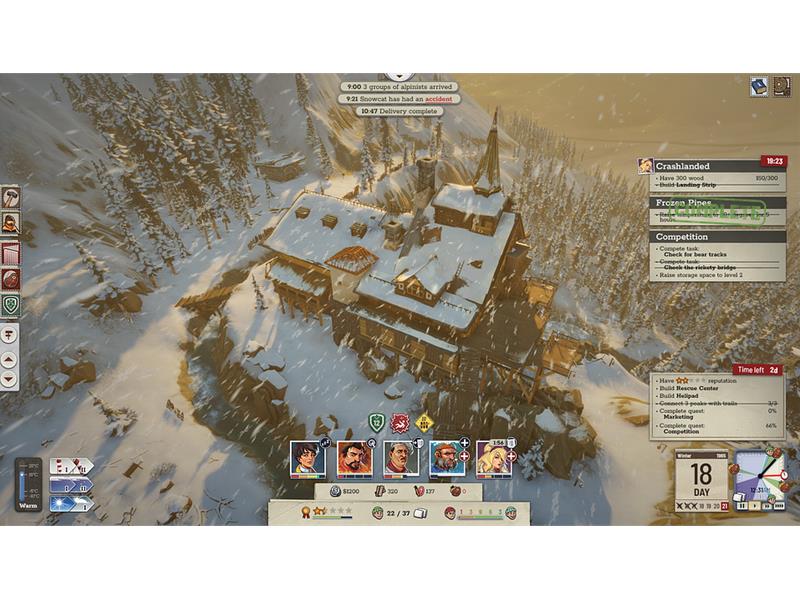Dismiss the Snowcat accident notification
The width and height of the screenshot is (800, 600).
[399, 99]
